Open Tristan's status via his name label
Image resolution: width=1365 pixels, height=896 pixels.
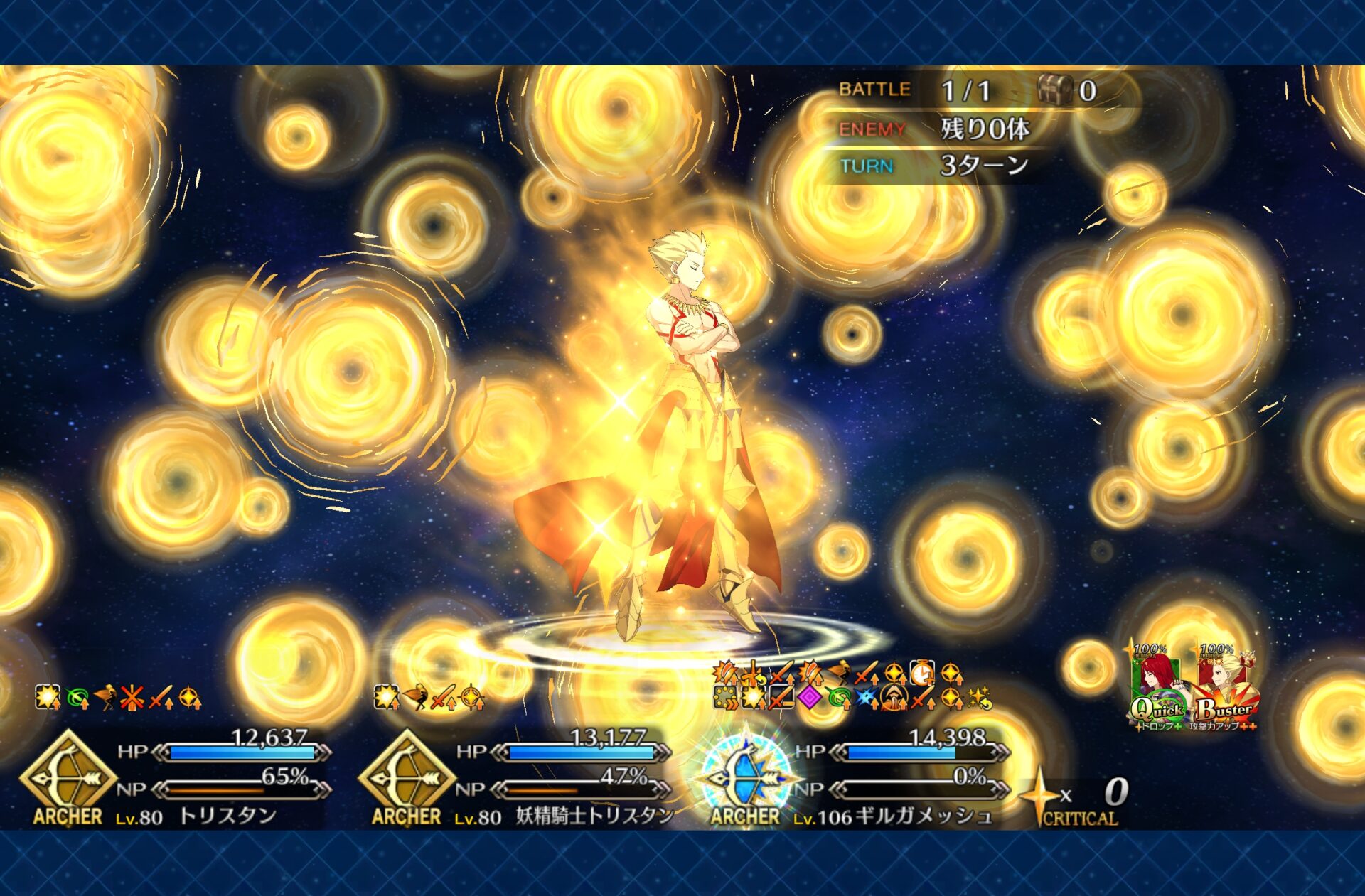click(227, 816)
